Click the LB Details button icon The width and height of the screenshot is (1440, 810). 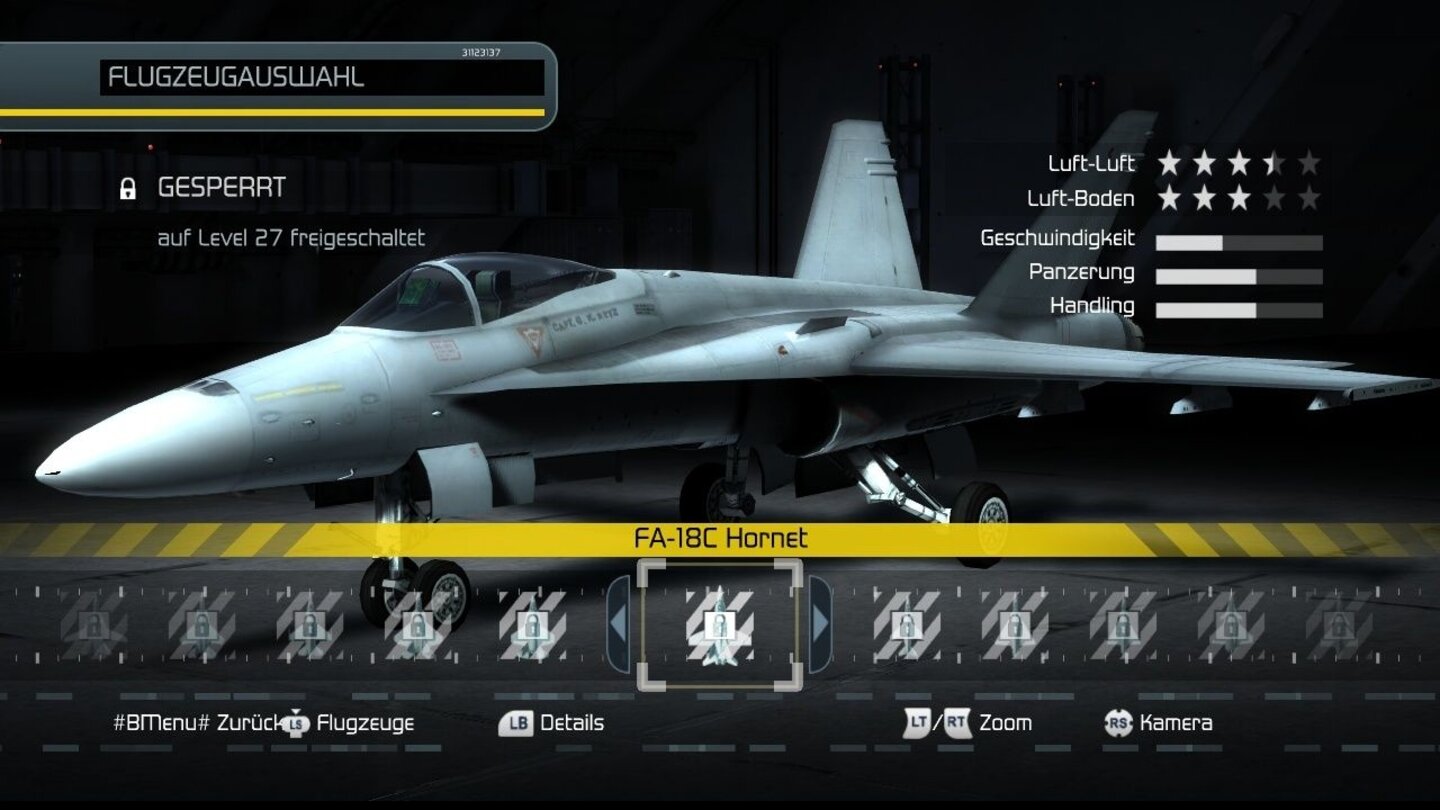pos(516,723)
